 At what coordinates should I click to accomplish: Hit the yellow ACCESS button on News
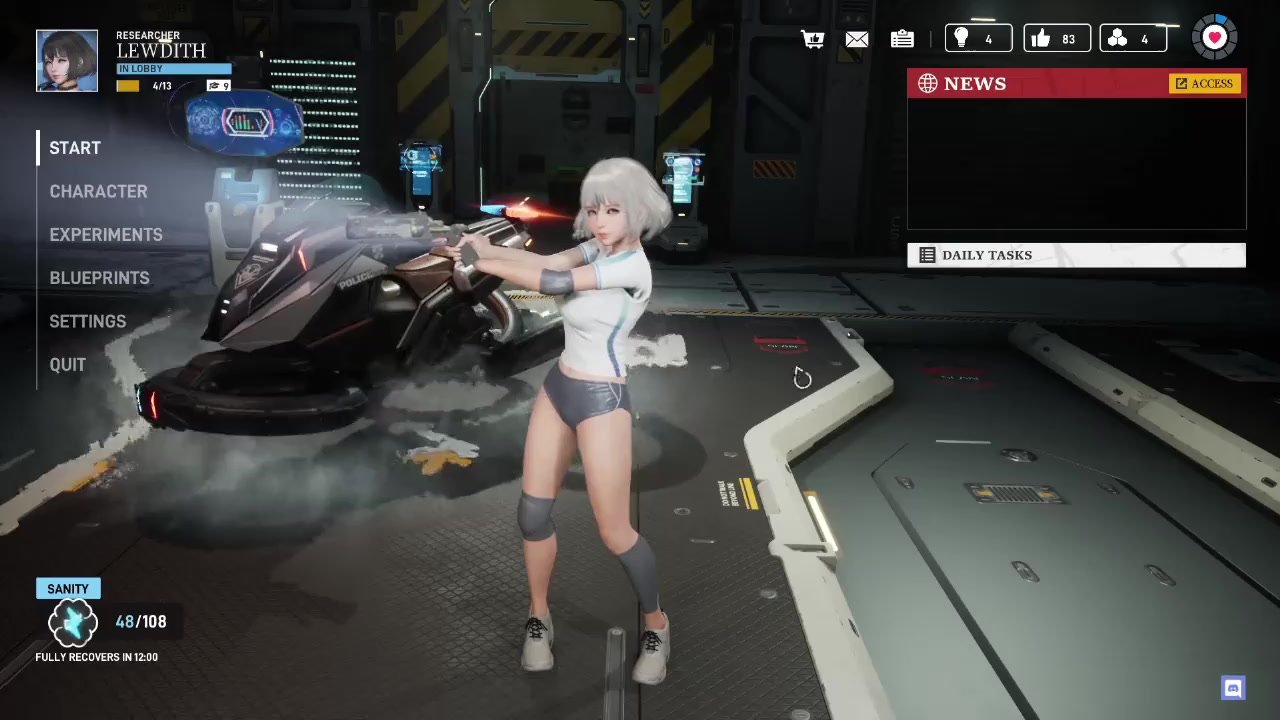[1205, 84]
